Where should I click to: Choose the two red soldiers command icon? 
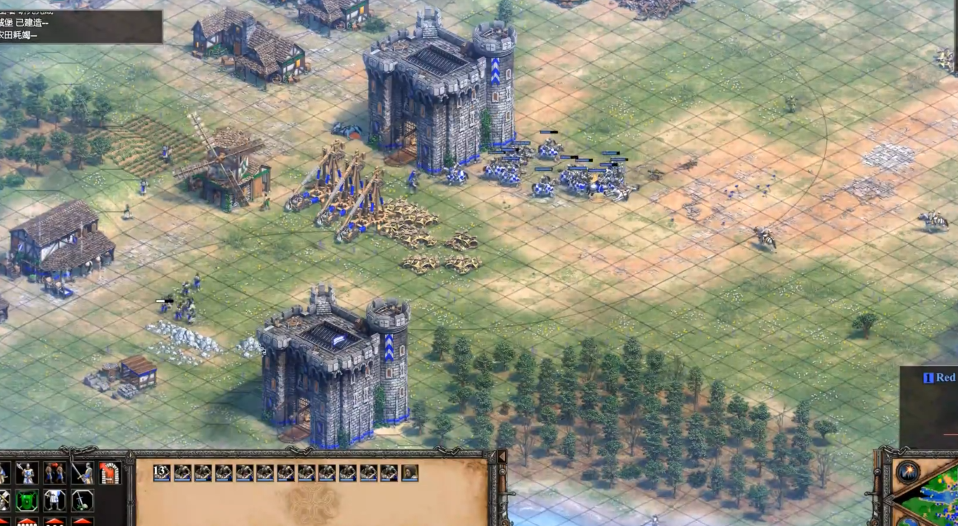click(54, 473)
